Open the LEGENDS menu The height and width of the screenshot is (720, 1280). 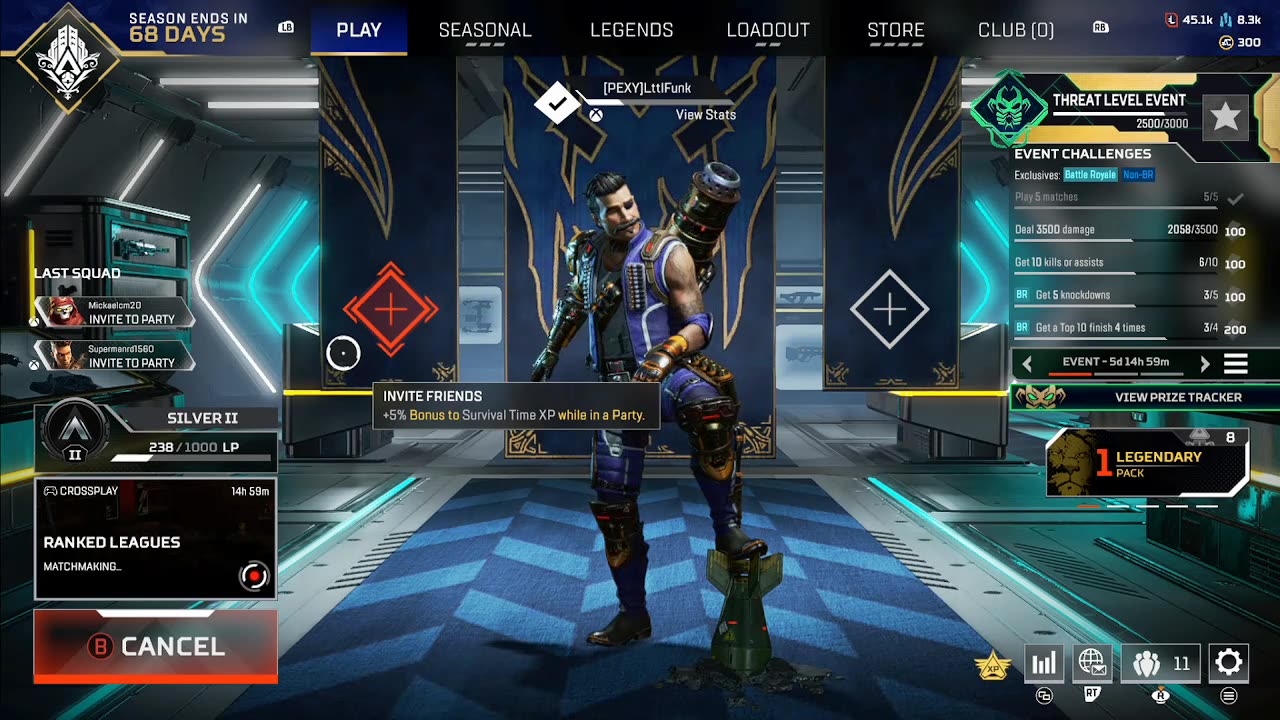point(631,30)
